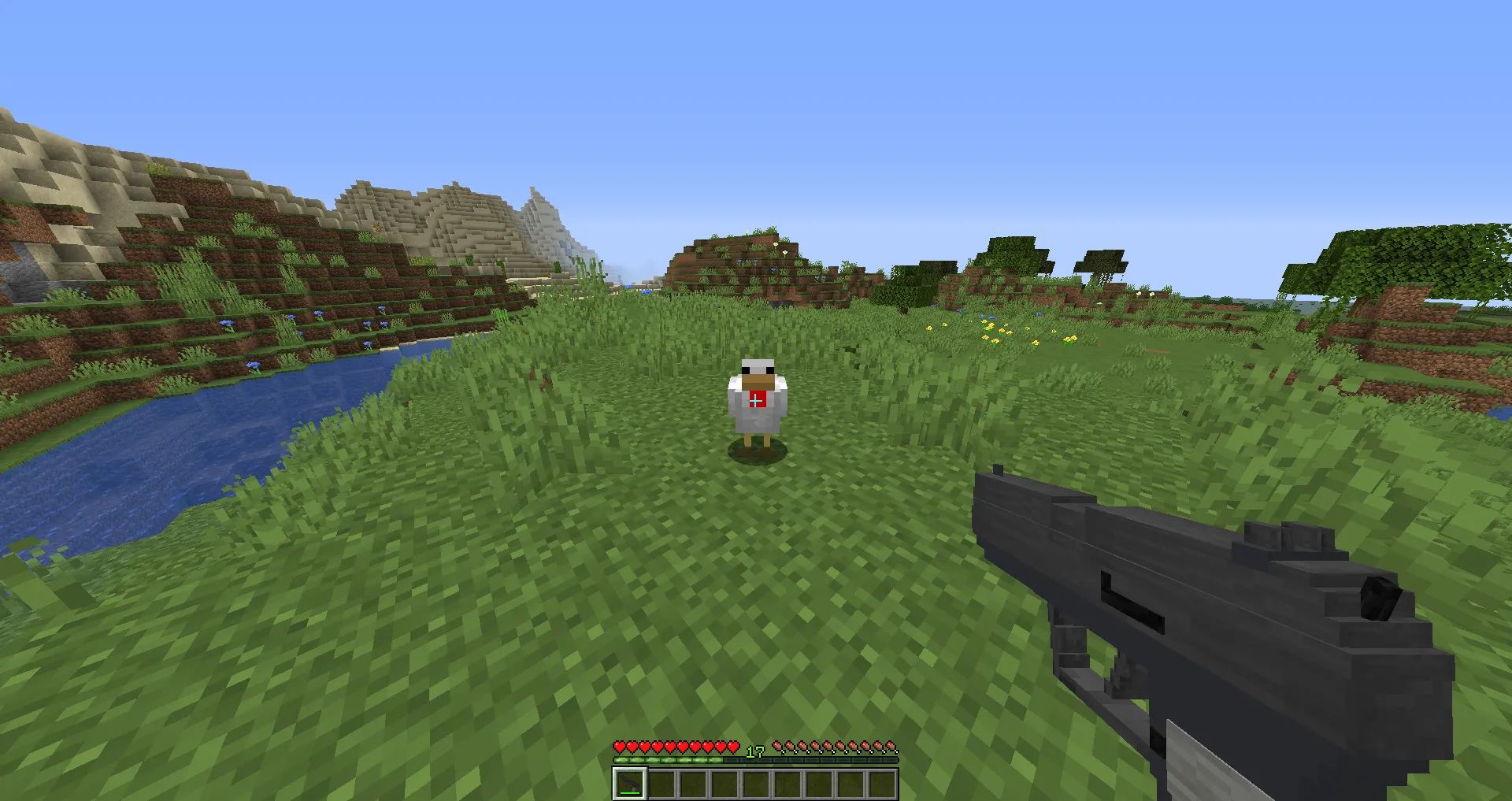The width and height of the screenshot is (1512, 801).
Task: Click the rightmost heart in the health bar
Action: click(x=732, y=747)
